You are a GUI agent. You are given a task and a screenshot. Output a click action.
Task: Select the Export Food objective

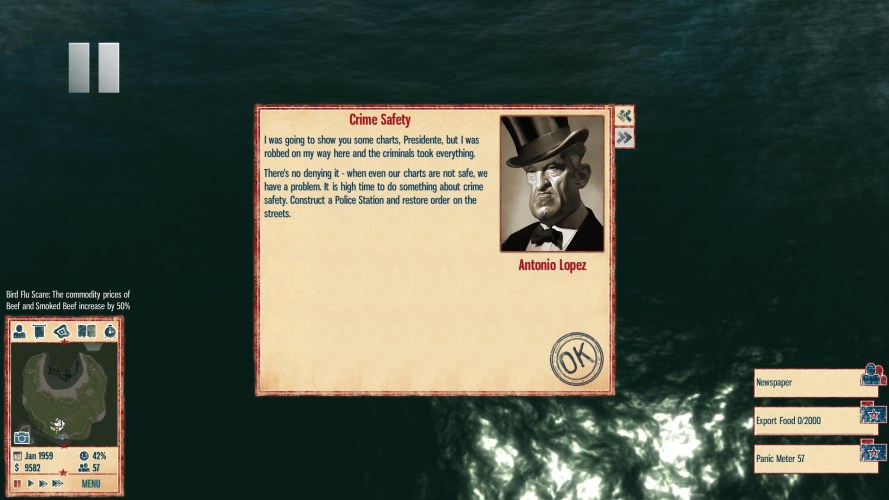click(808, 420)
